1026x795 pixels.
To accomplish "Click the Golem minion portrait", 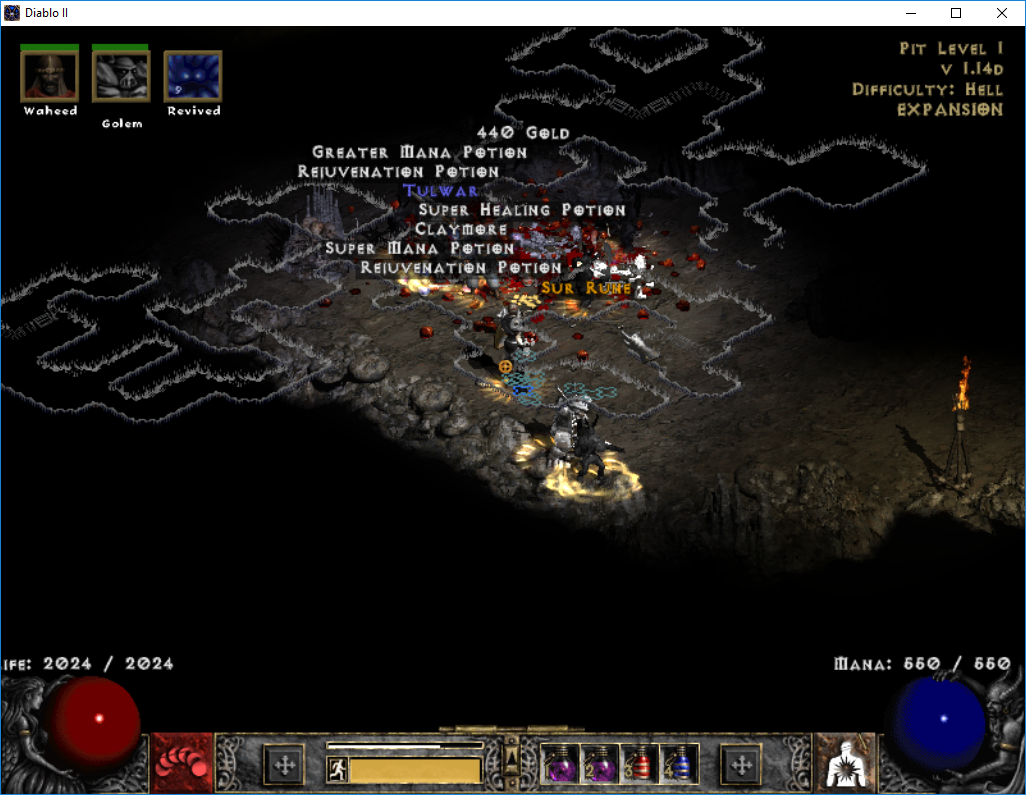I will click(121, 77).
